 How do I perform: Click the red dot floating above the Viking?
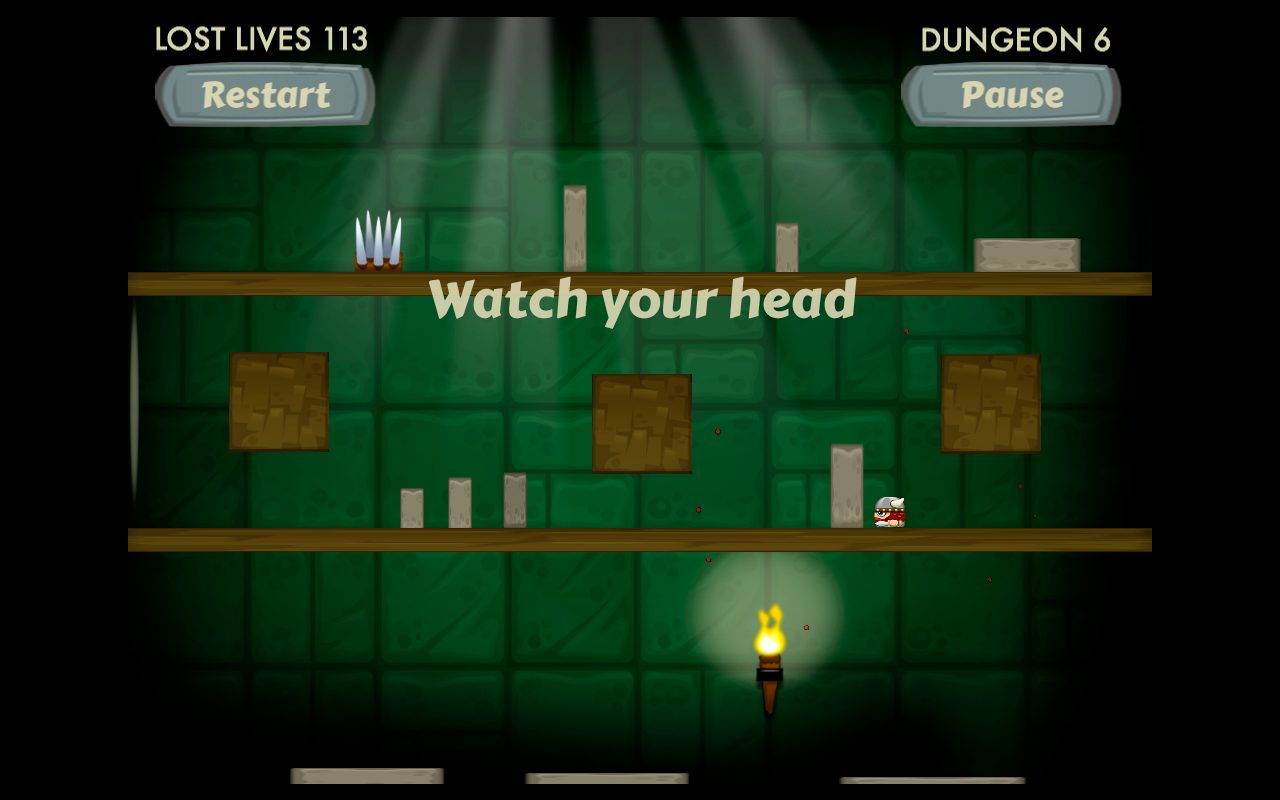point(906,330)
